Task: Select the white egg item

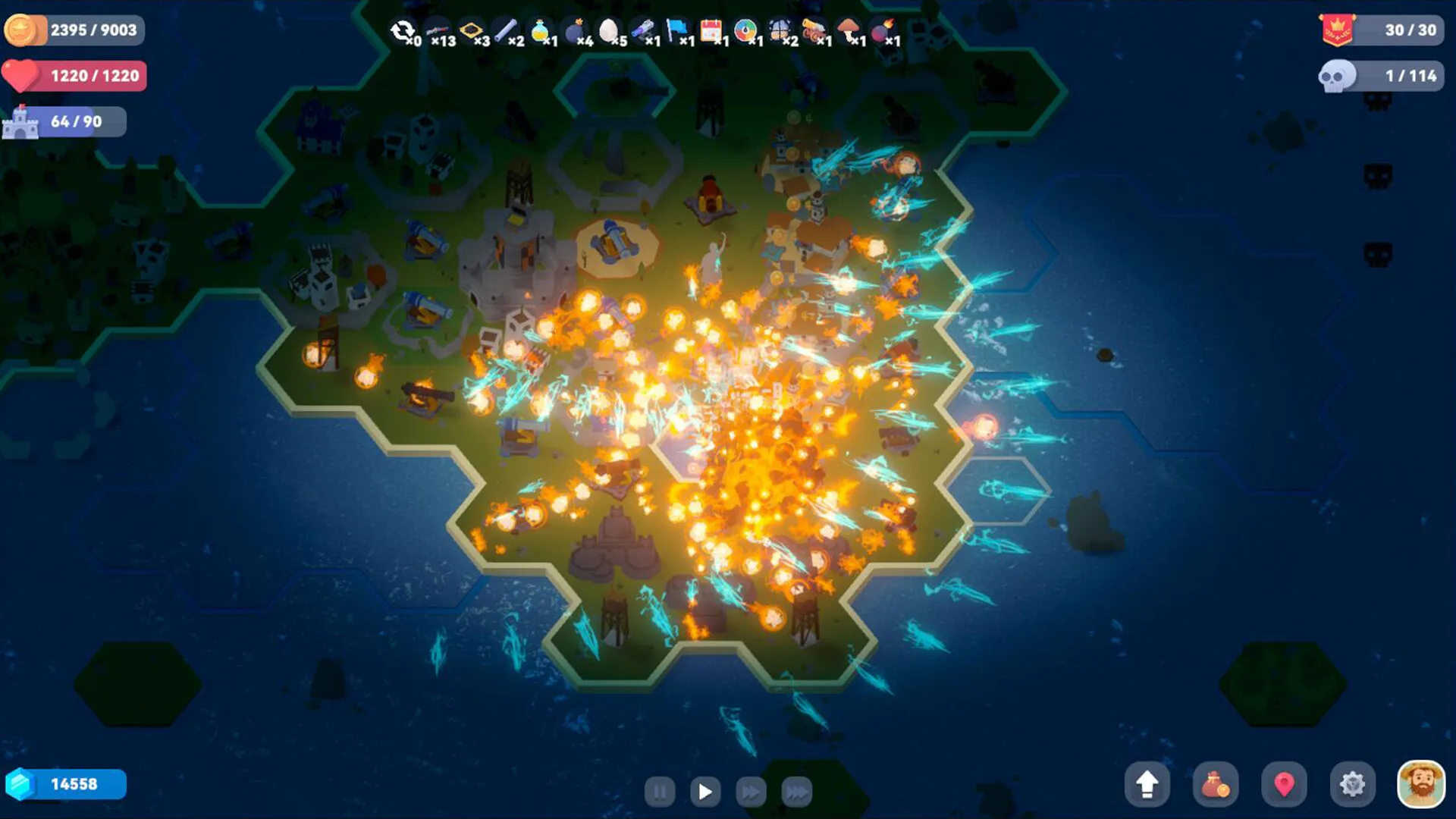Action: 608,31
